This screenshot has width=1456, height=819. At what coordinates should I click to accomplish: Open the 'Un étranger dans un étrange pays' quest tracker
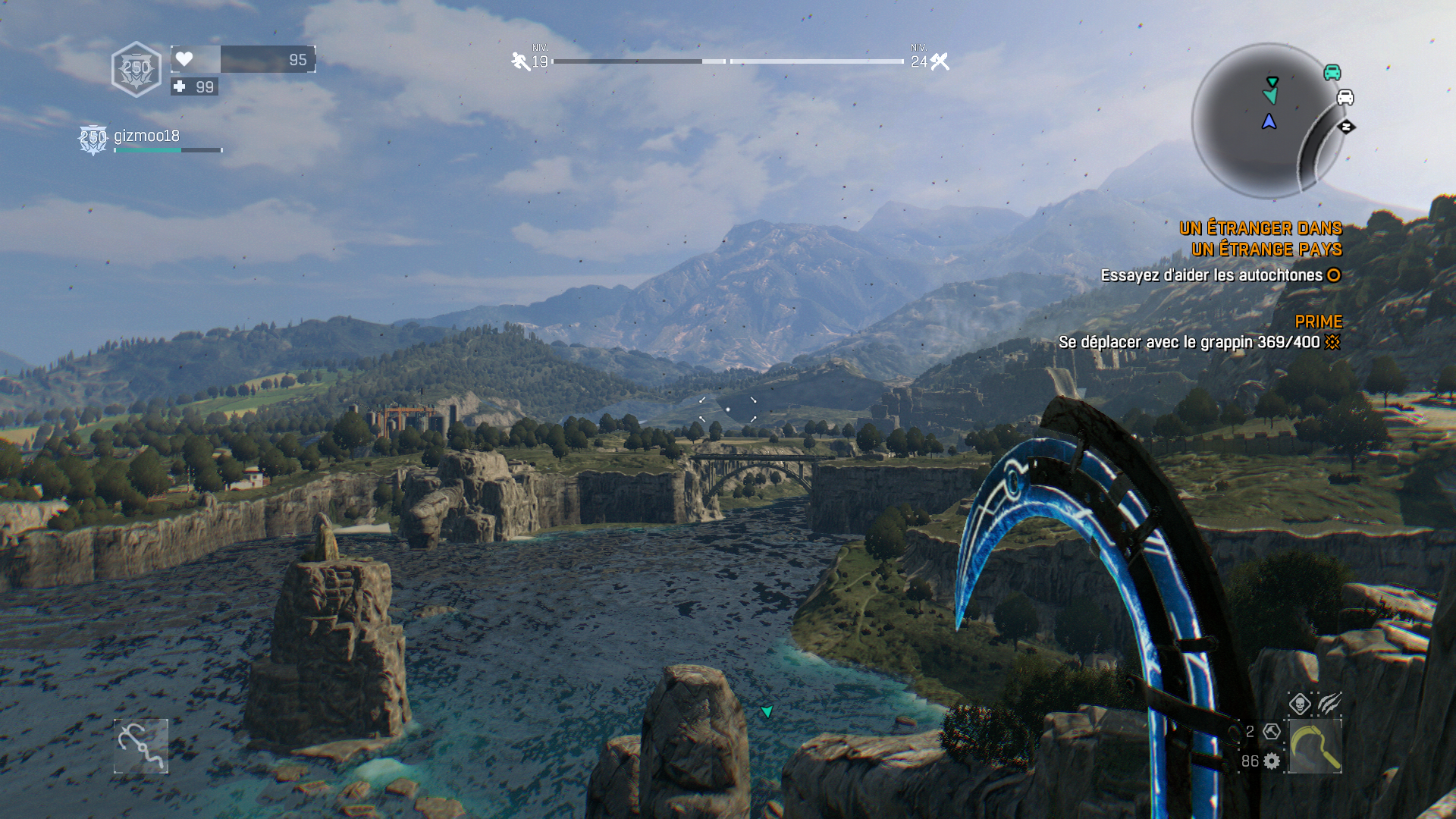(1260, 238)
